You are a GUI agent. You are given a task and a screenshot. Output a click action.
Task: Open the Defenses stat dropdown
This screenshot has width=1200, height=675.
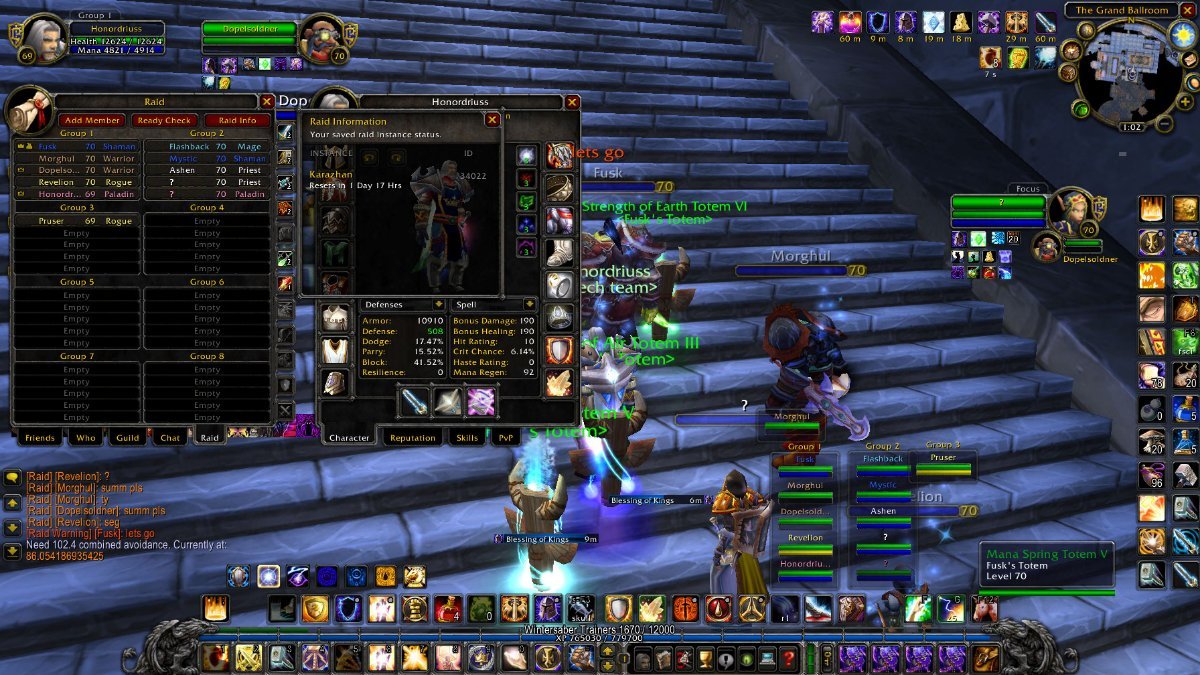(438, 304)
